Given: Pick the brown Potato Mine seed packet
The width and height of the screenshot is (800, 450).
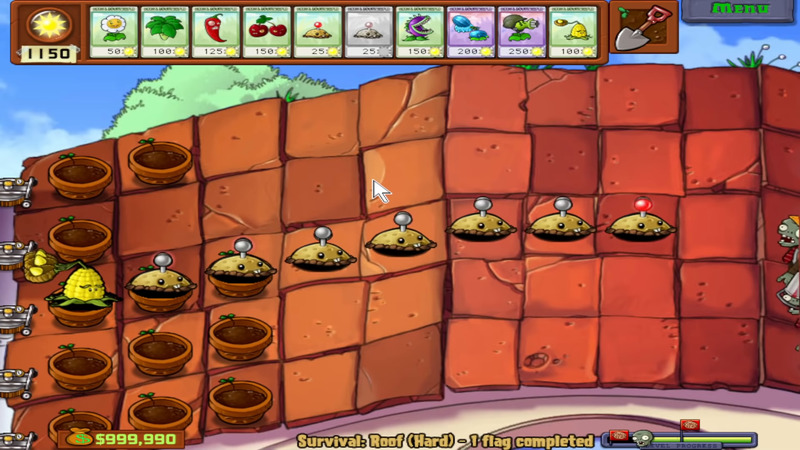Looking at the screenshot, I should pos(318,32).
